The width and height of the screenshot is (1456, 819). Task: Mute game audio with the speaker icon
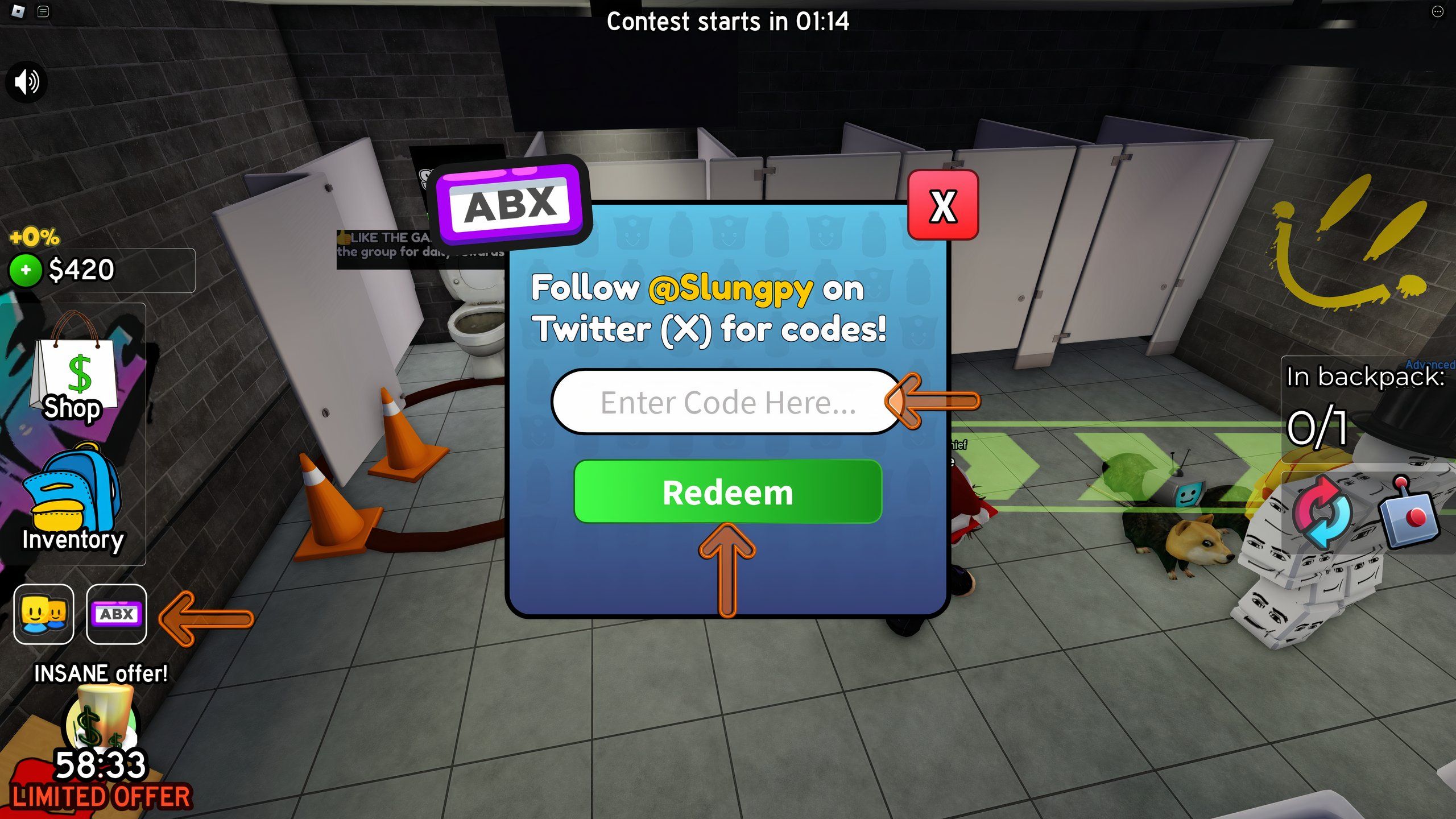[x=27, y=81]
